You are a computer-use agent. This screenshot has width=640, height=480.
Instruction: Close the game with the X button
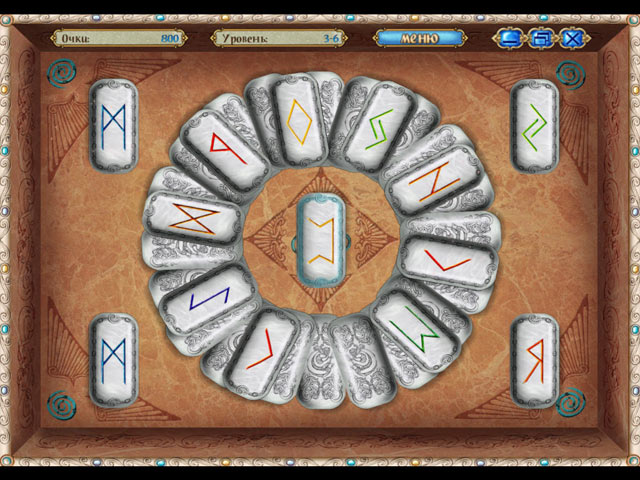[x=572, y=39]
